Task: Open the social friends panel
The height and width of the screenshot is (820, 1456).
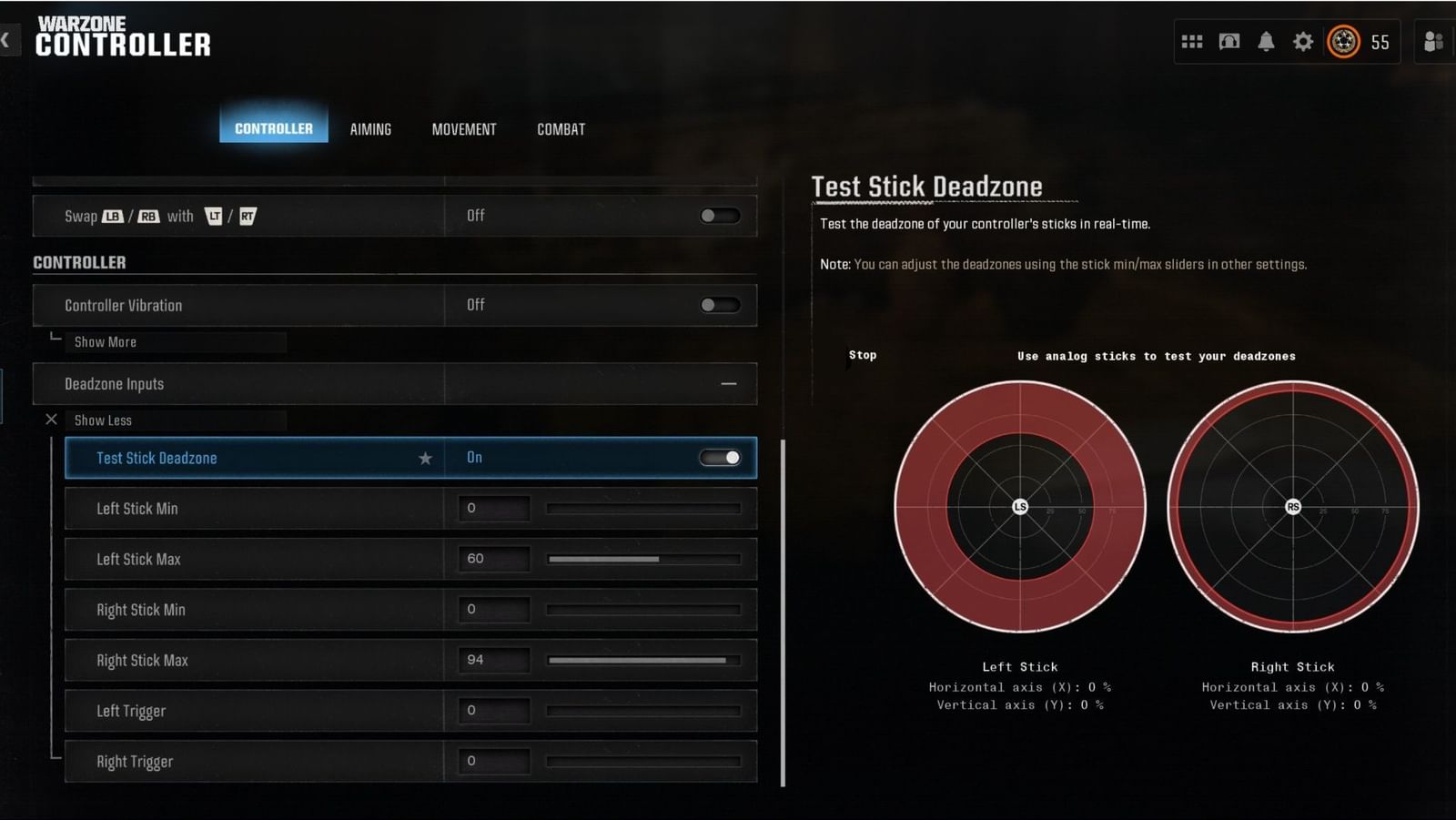Action: pyautogui.click(x=1433, y=41)
